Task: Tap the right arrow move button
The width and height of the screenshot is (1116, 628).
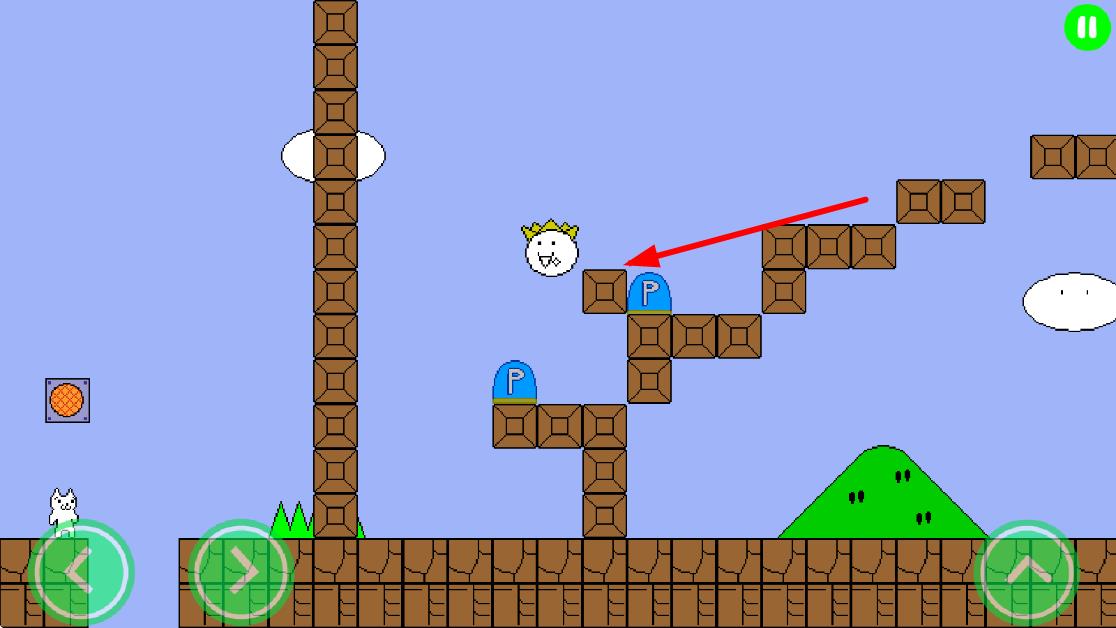Action: (240, 572)
